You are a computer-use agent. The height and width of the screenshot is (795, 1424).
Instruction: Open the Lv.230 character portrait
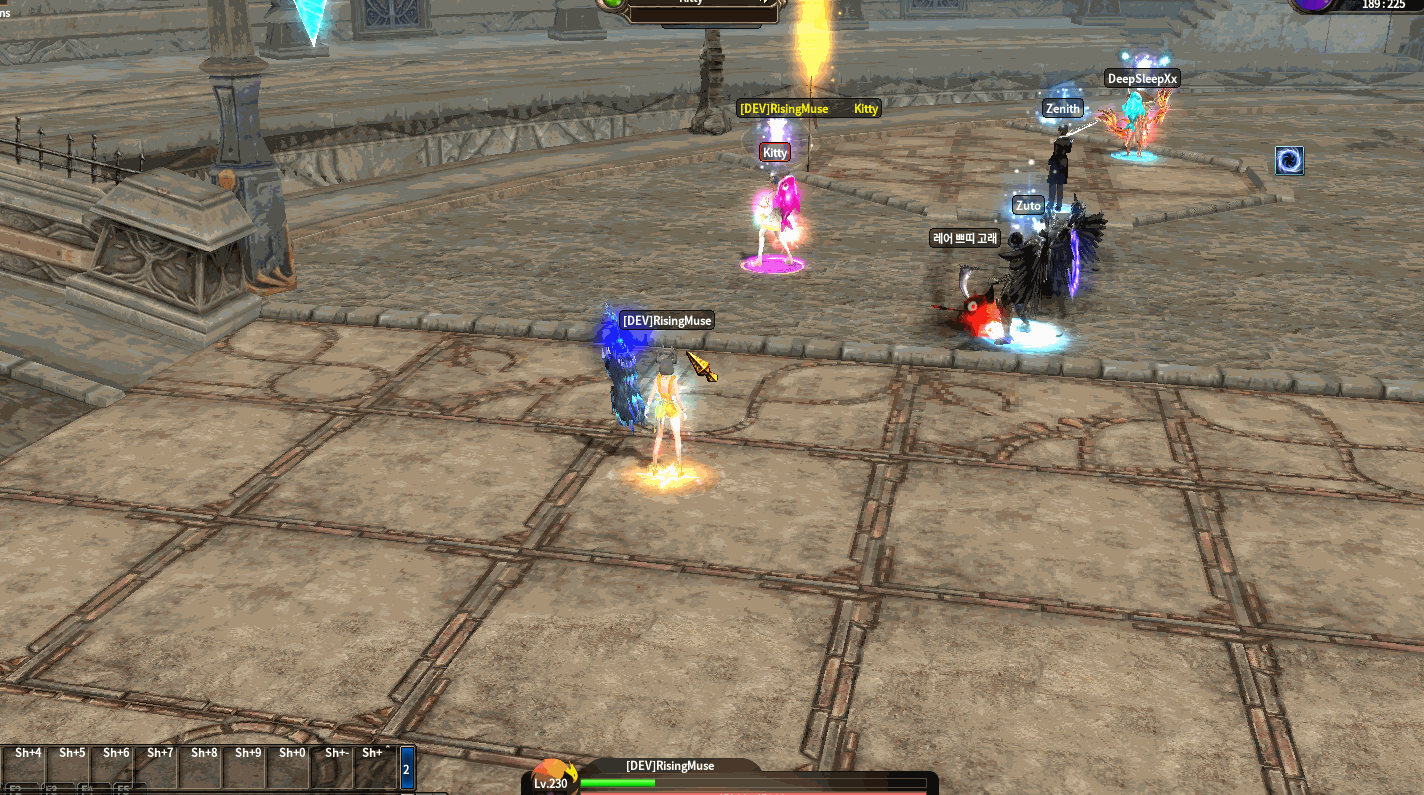(x=551, y=777)
